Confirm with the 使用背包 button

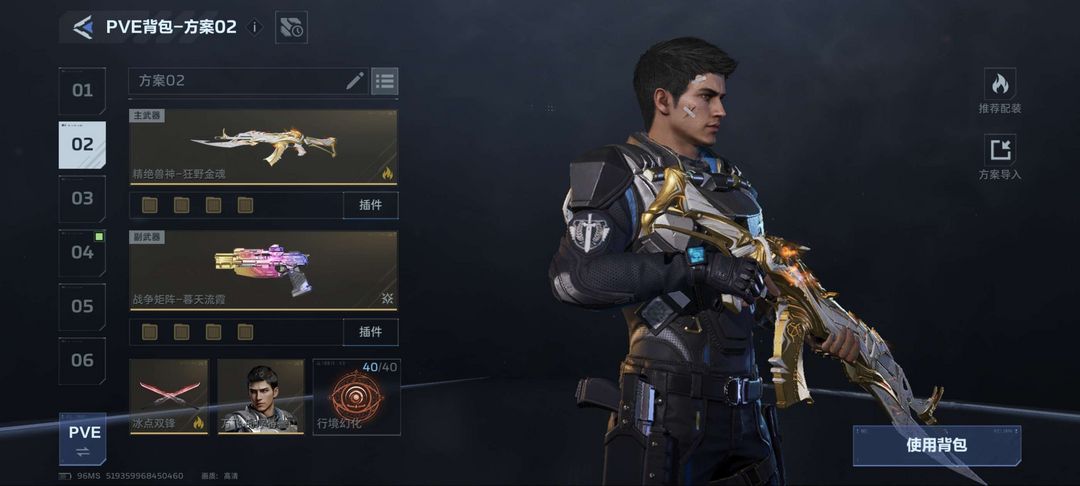937,445
